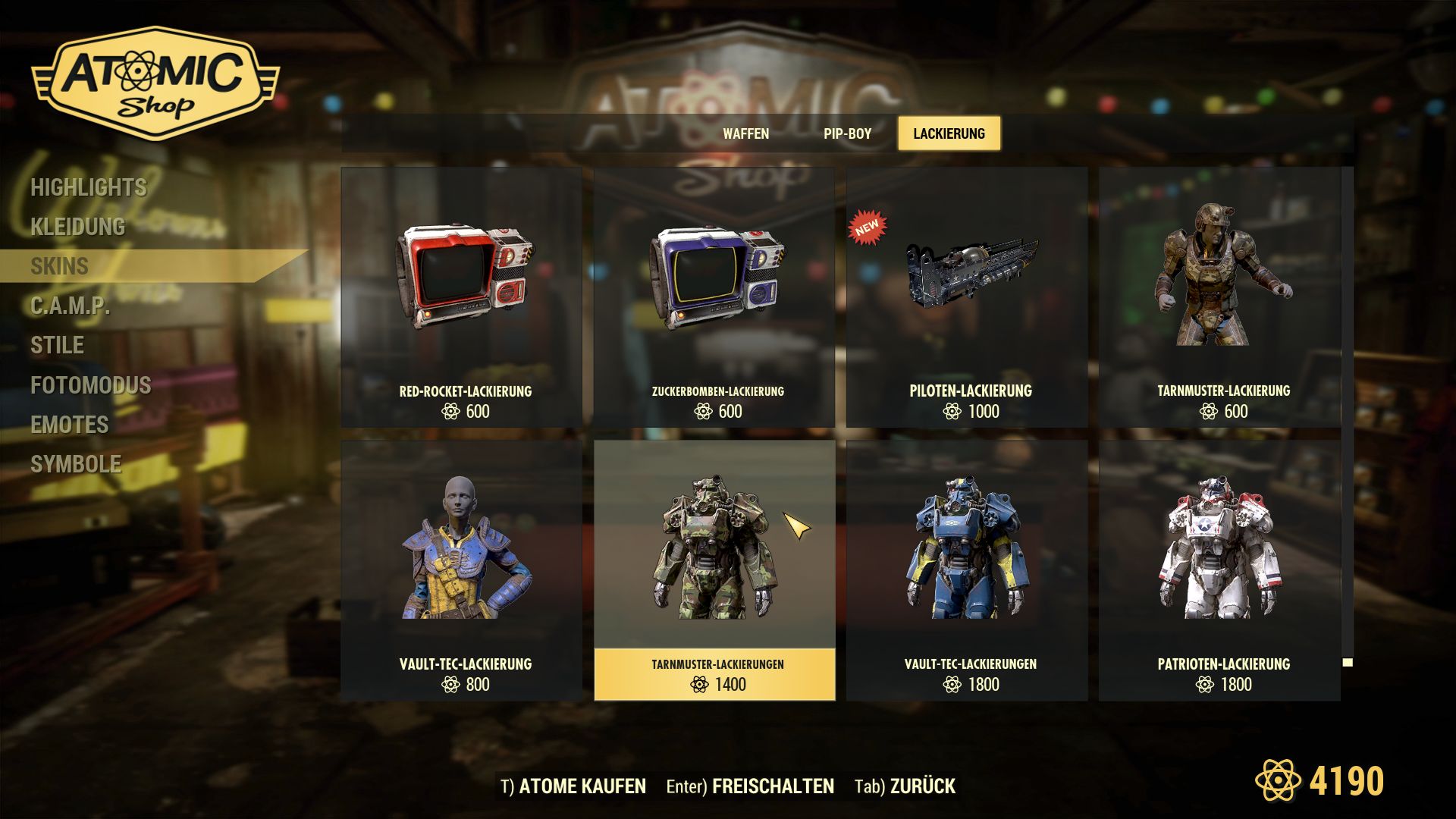This screenshot has width=1456, height=819.
Task: Open the Fotomodus section
Action: [89, 385]
